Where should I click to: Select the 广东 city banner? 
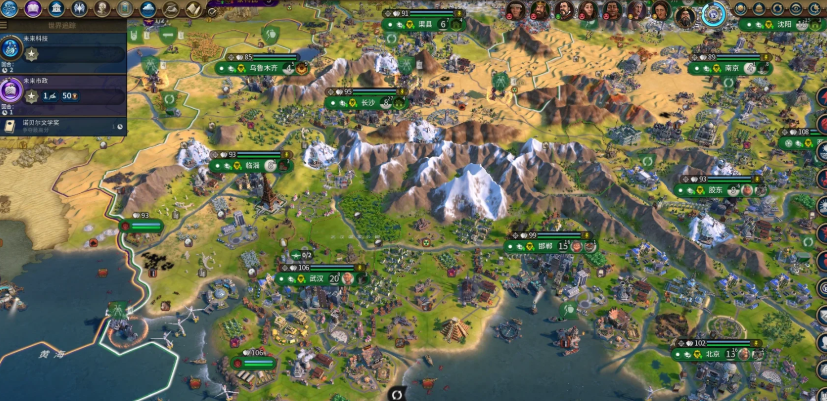click(717, 190)
